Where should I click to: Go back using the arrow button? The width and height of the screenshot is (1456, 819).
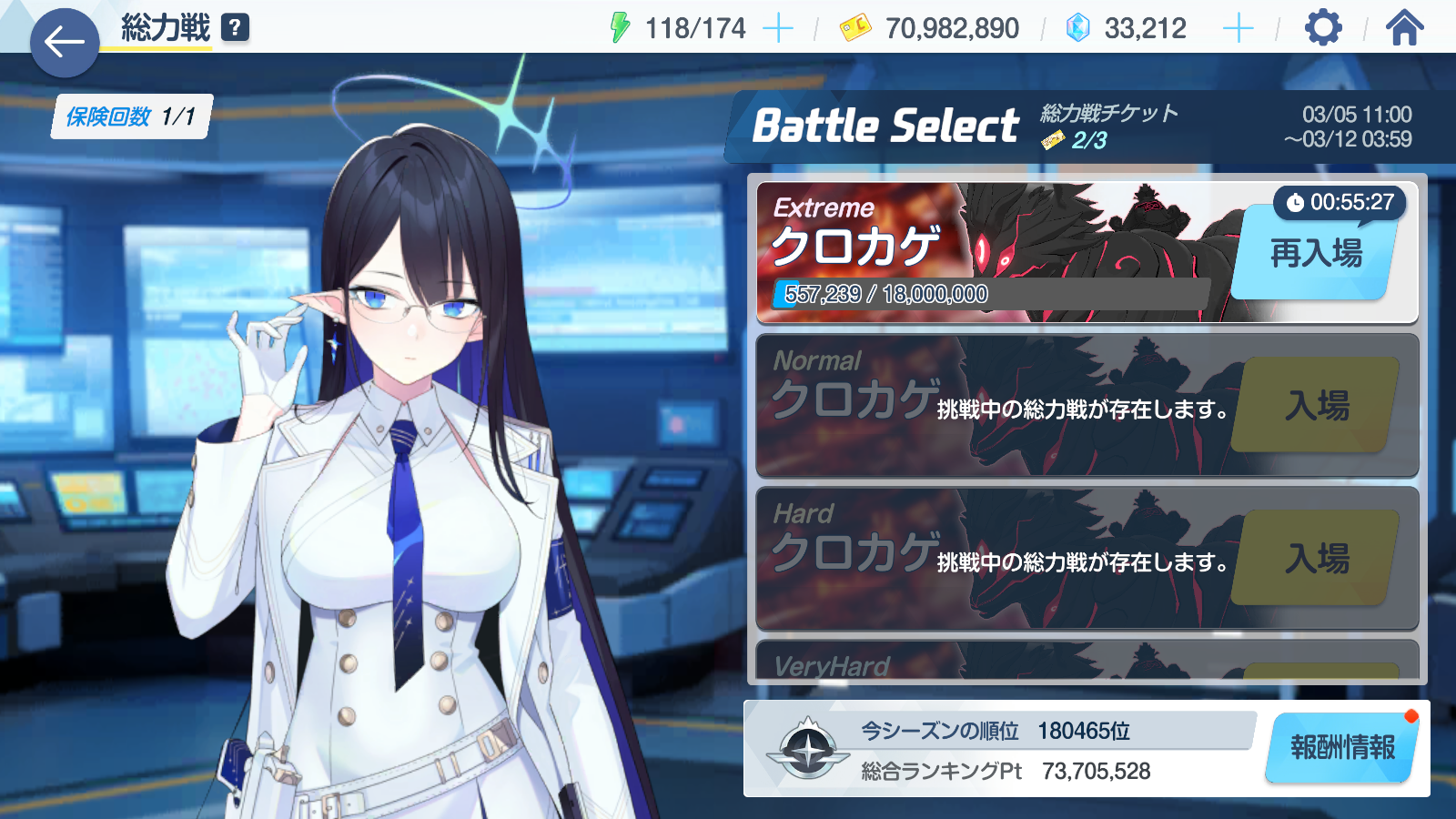point(64,42)
